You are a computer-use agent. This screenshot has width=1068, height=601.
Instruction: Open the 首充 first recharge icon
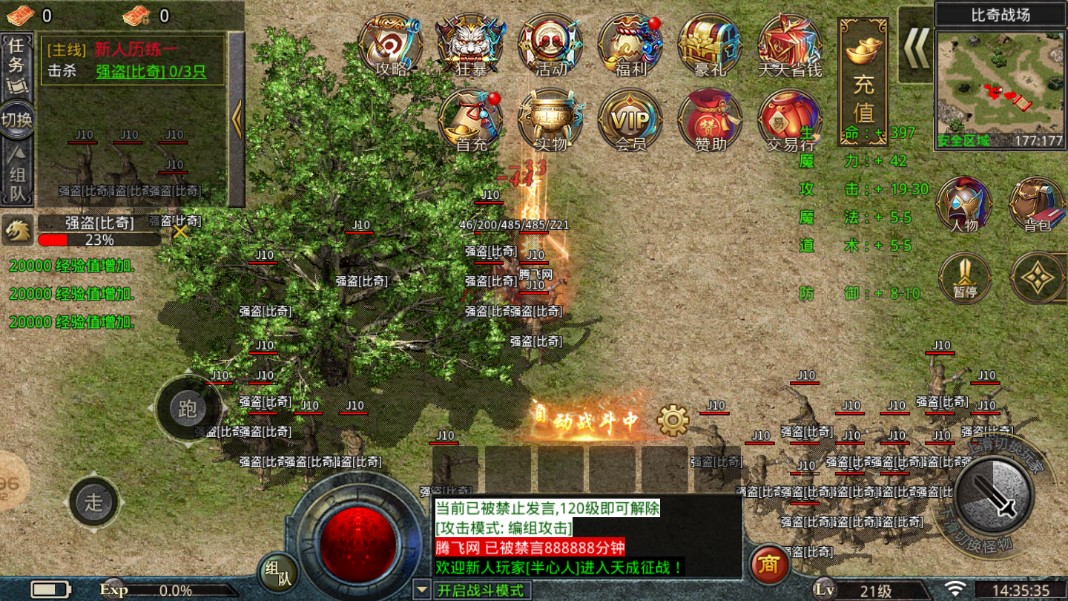coord(470,120)
